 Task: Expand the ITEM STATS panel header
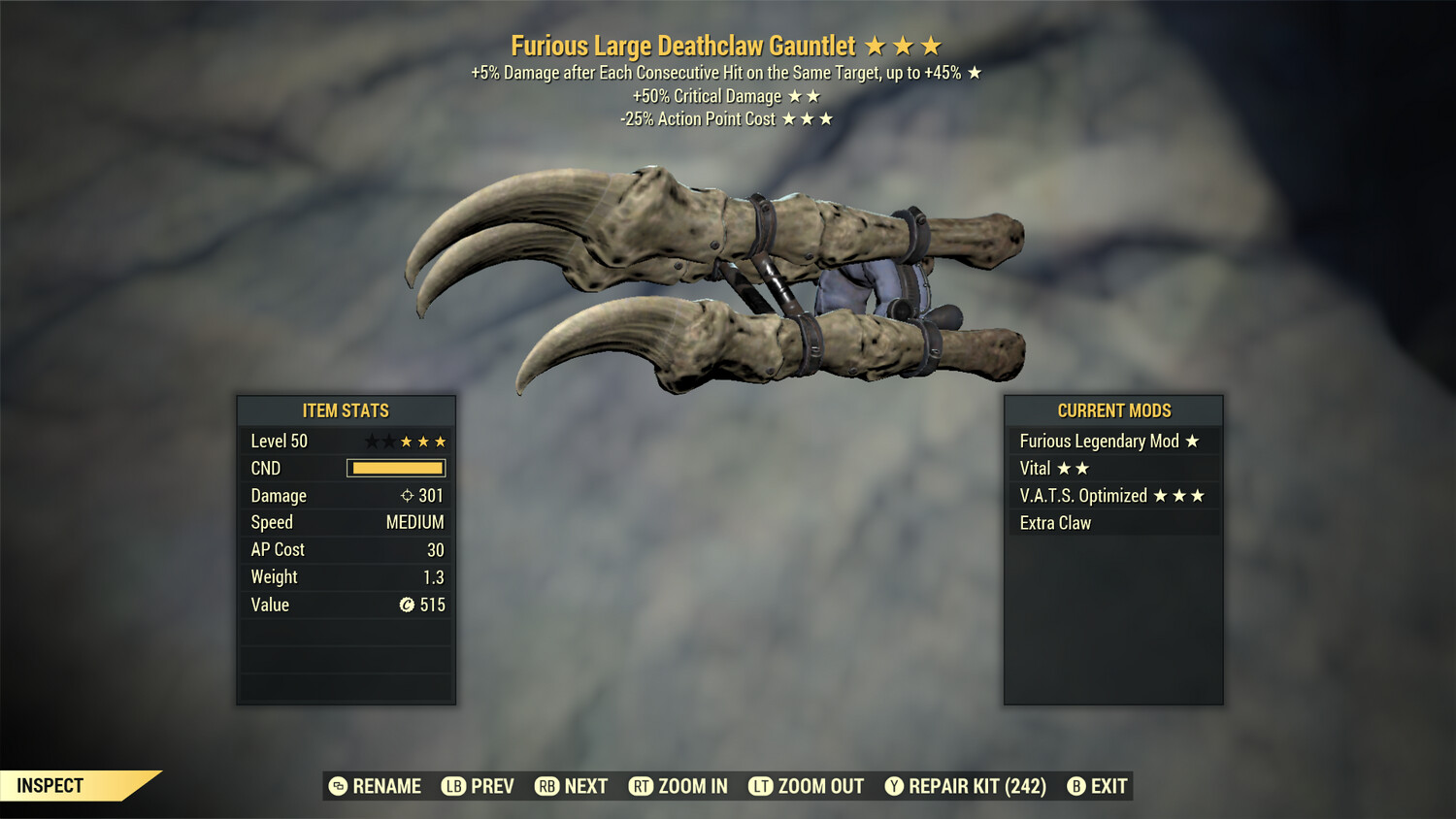[x=346, y=410]
